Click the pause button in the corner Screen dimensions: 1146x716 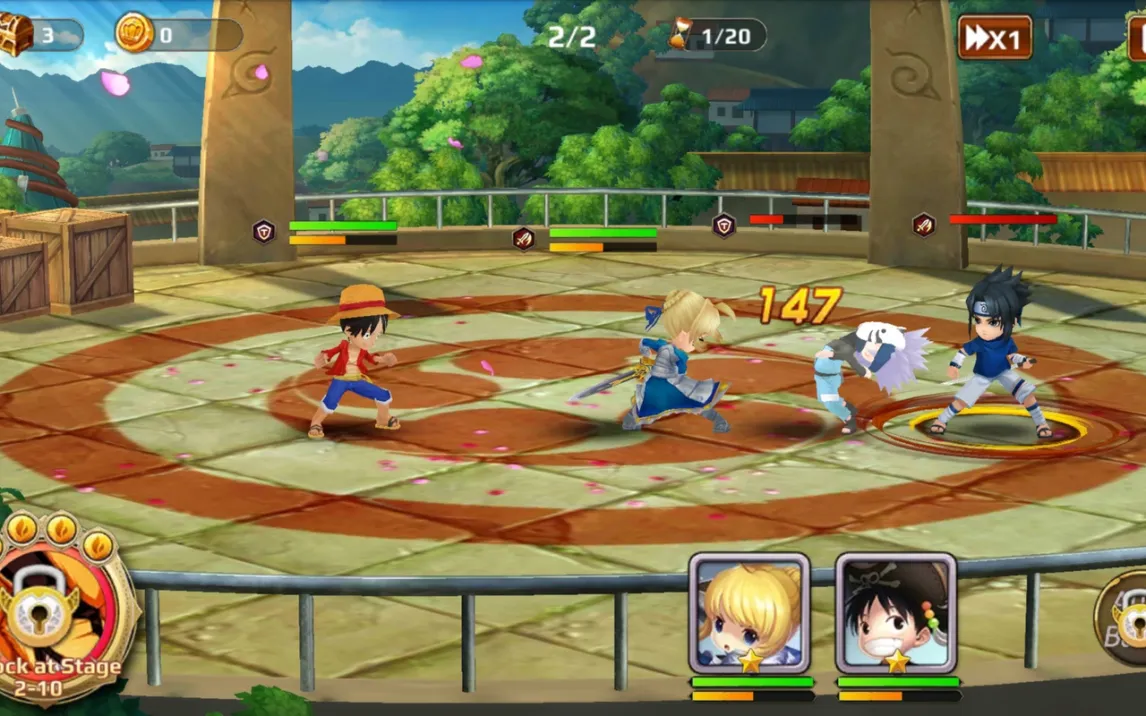tap(1137, 38)
